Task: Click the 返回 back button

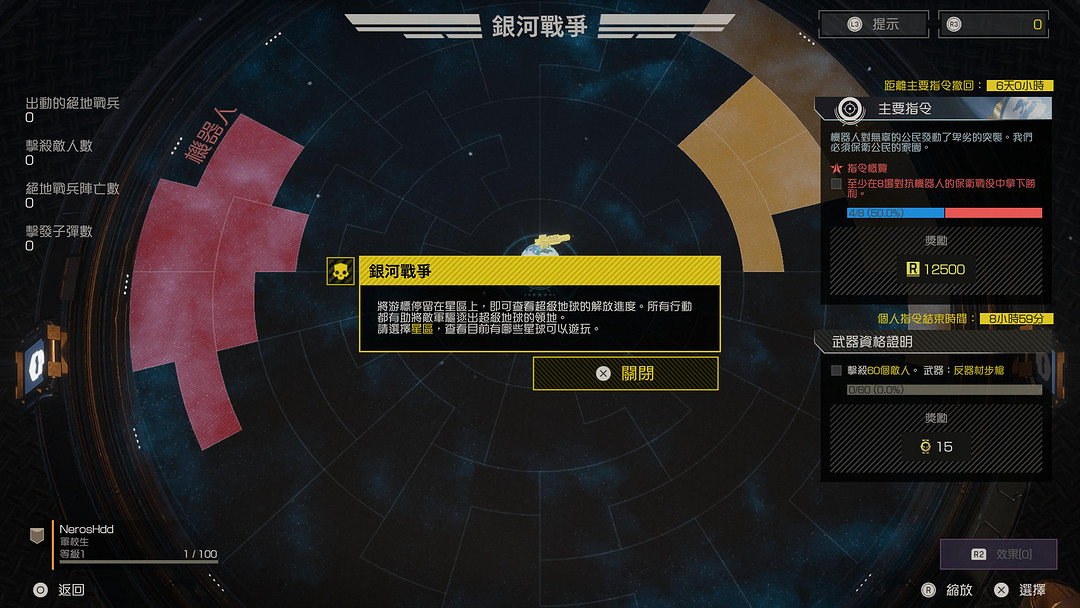Action: pos(59,590)
